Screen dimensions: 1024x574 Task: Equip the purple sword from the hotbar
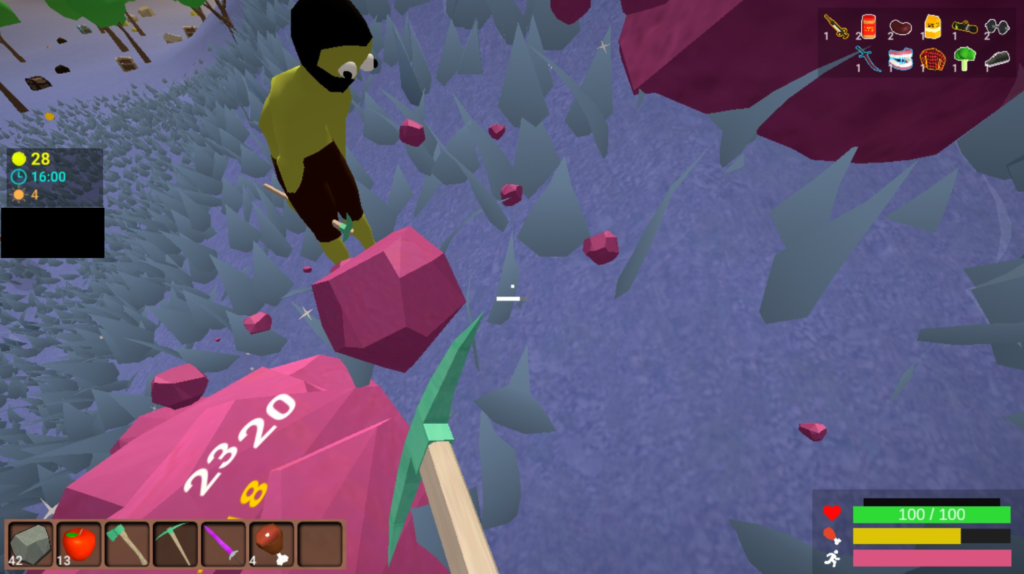223,545
